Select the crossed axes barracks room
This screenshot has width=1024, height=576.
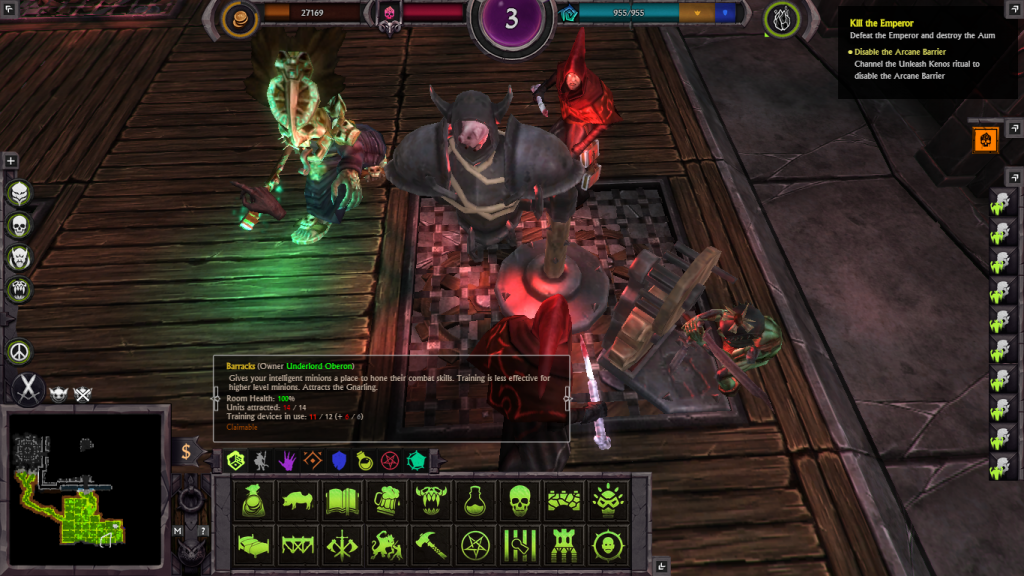coord(343,545)
